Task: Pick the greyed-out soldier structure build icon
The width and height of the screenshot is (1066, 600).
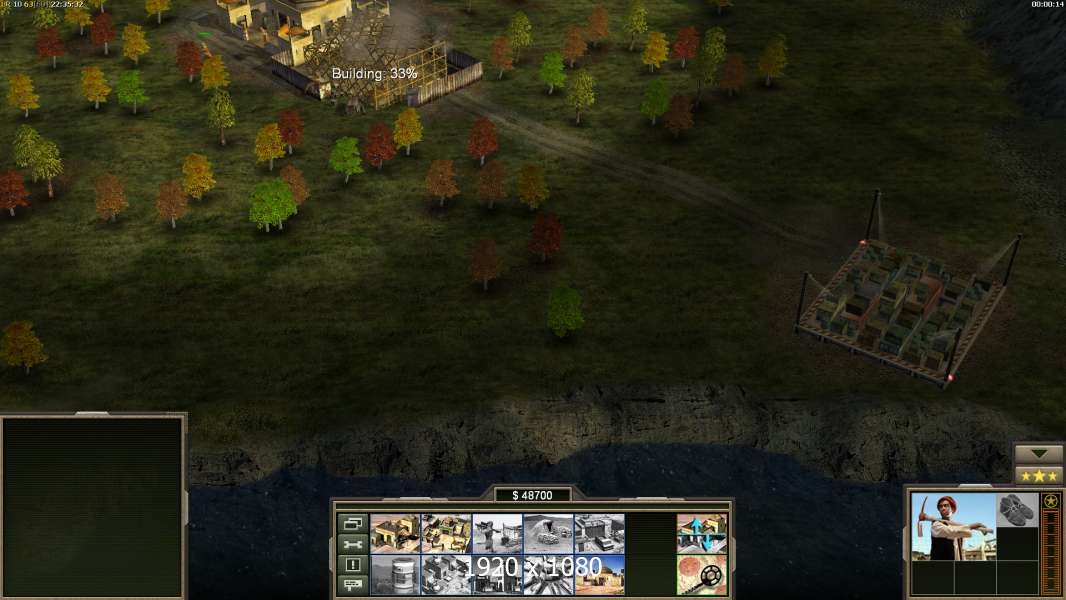Action: tap(497, 534)
